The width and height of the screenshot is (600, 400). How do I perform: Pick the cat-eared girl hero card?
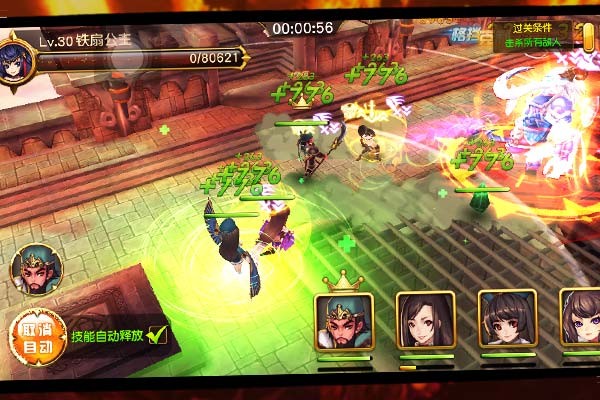tap(506, 320)
